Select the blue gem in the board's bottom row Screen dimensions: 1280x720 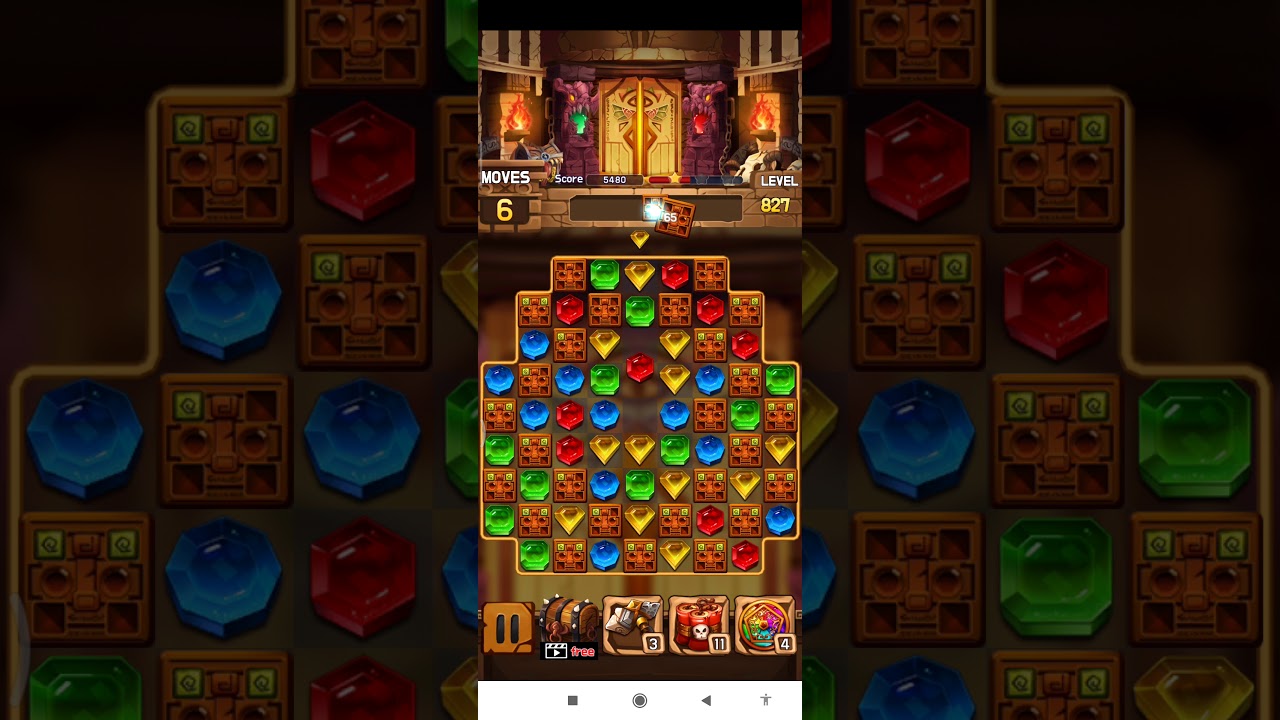604,555
